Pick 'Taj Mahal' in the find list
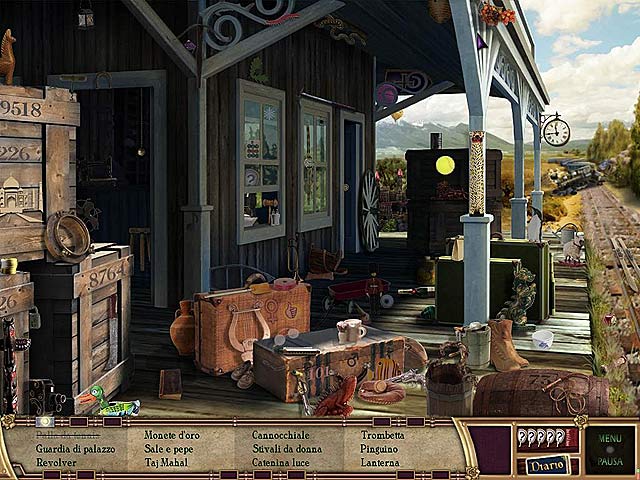640x480 pixels. 167,463
